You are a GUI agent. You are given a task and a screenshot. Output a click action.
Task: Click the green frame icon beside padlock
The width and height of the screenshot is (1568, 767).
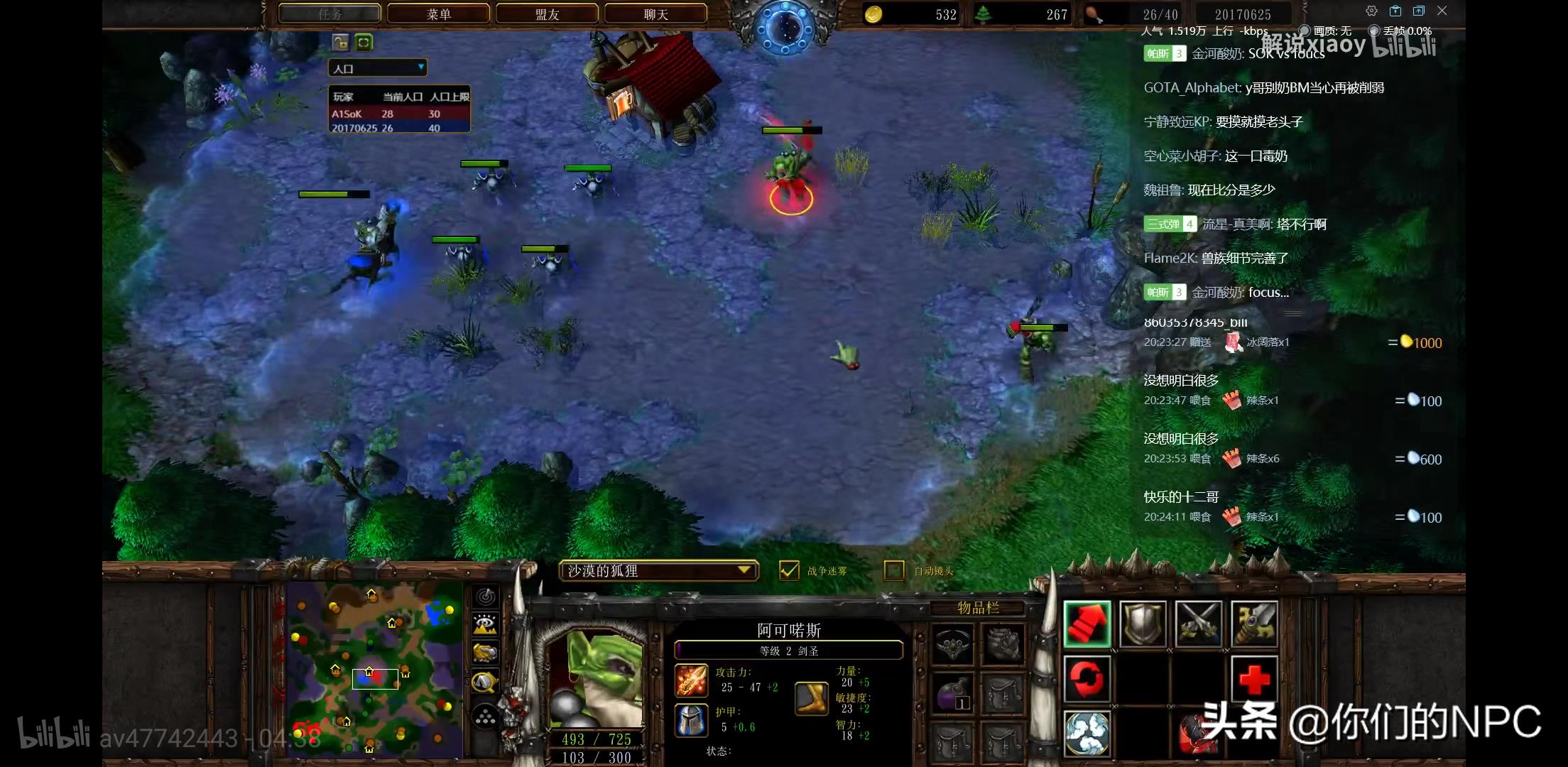[x=364, y=43]
